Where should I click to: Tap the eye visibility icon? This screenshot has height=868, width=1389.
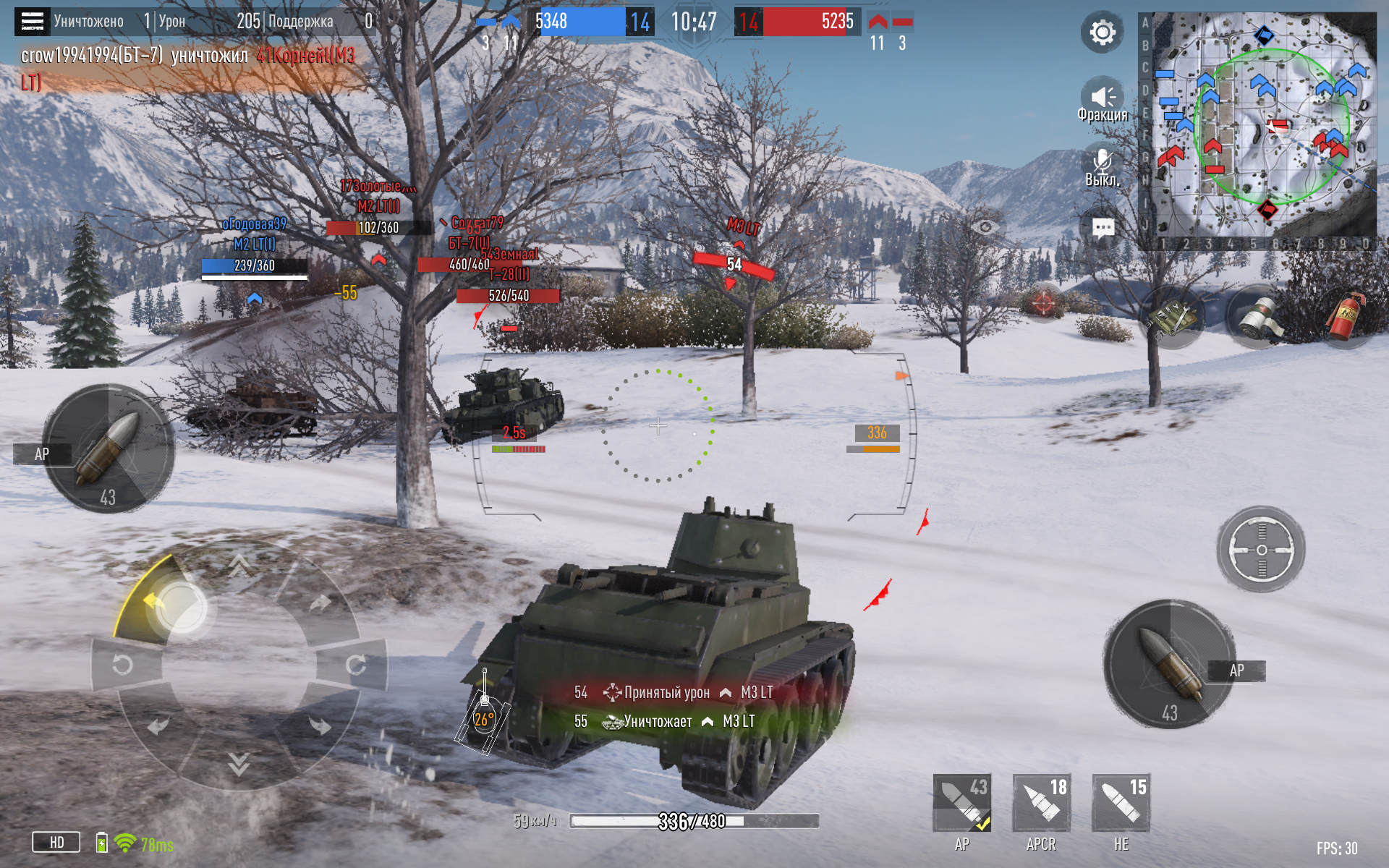click(985, 228)
